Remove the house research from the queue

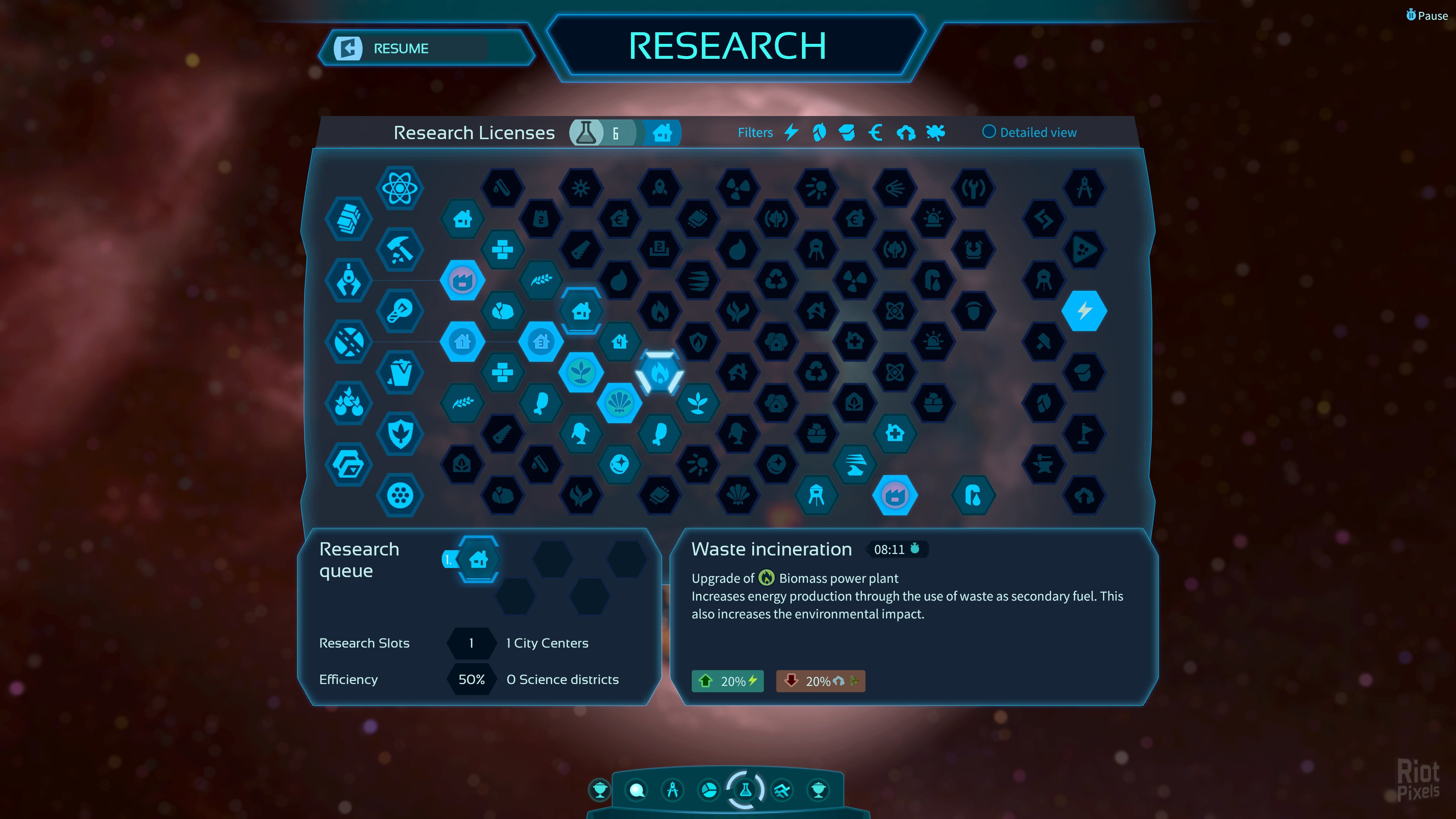[x=478, y=560]
